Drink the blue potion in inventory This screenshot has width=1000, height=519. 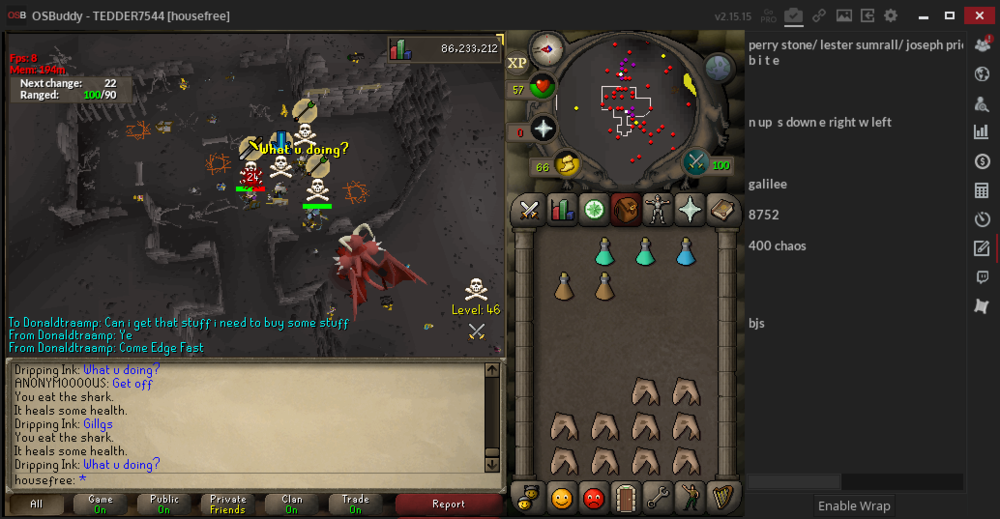pos(685,251)
